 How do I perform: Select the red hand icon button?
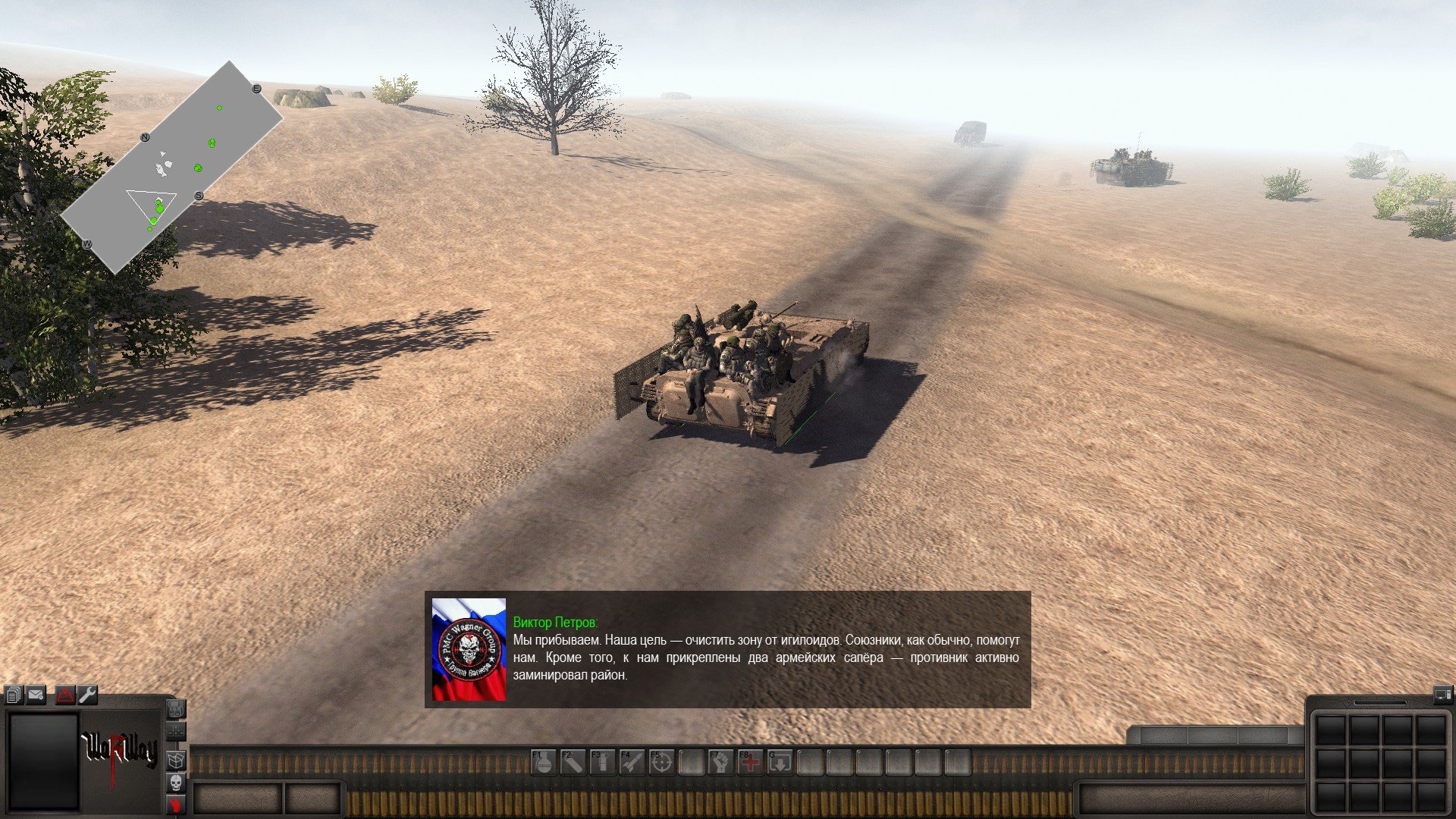[x=175, y=804]
